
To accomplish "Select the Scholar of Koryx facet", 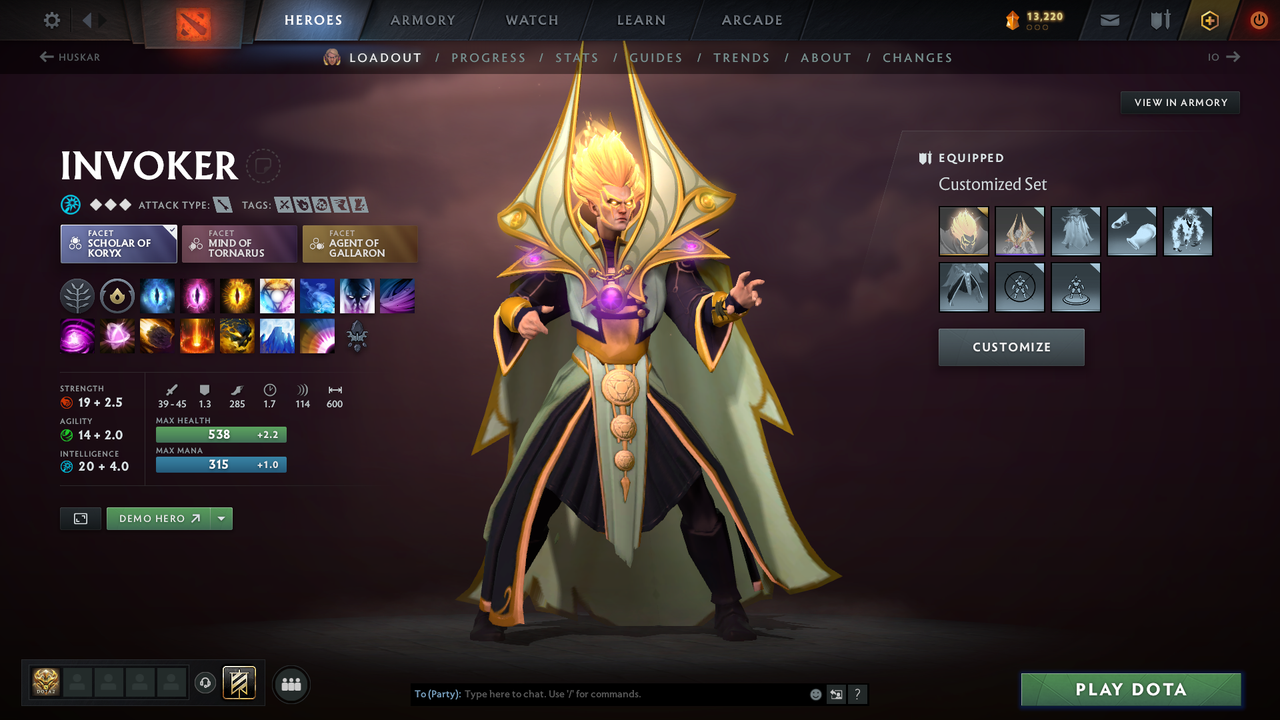I will tap(118, 243).
